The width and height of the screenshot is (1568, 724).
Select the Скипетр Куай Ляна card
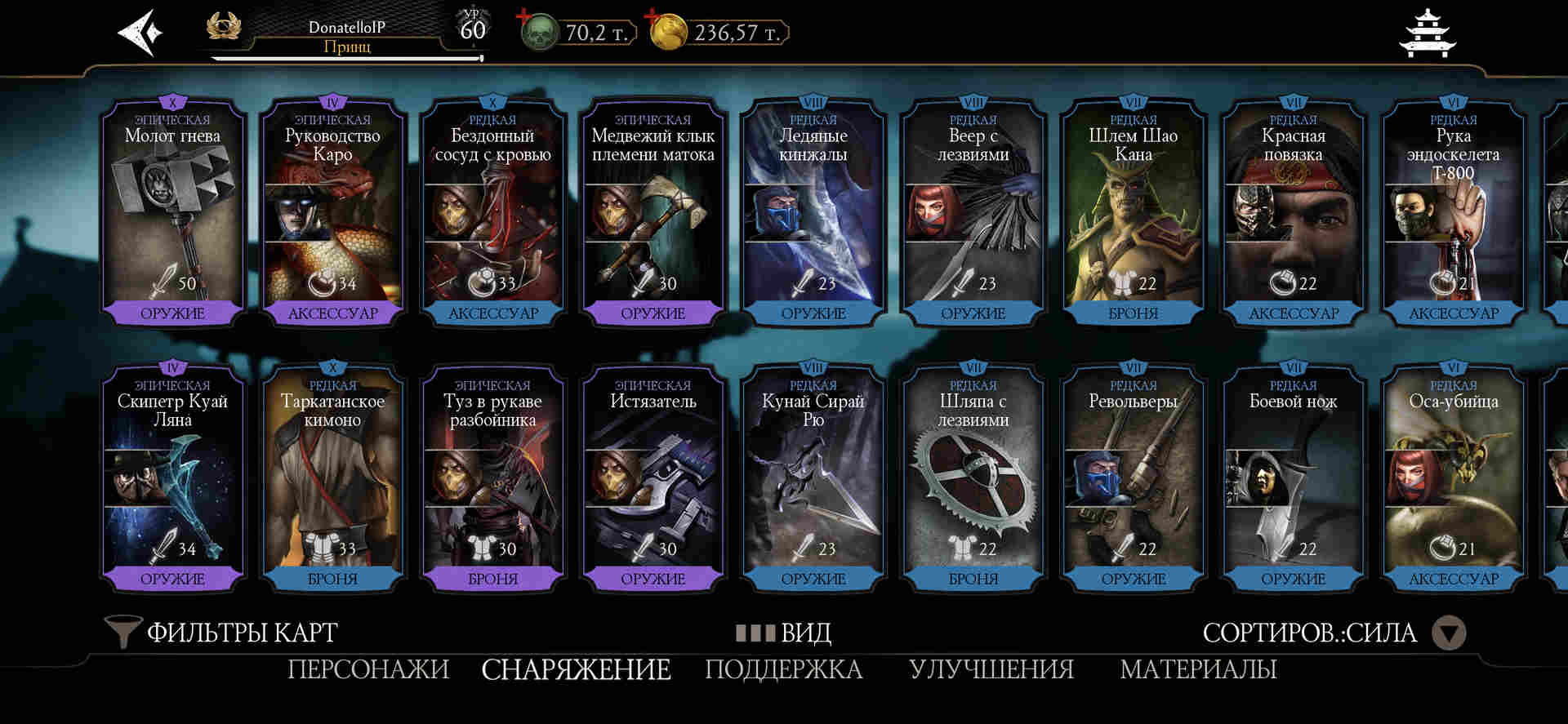tap(172, 477)
